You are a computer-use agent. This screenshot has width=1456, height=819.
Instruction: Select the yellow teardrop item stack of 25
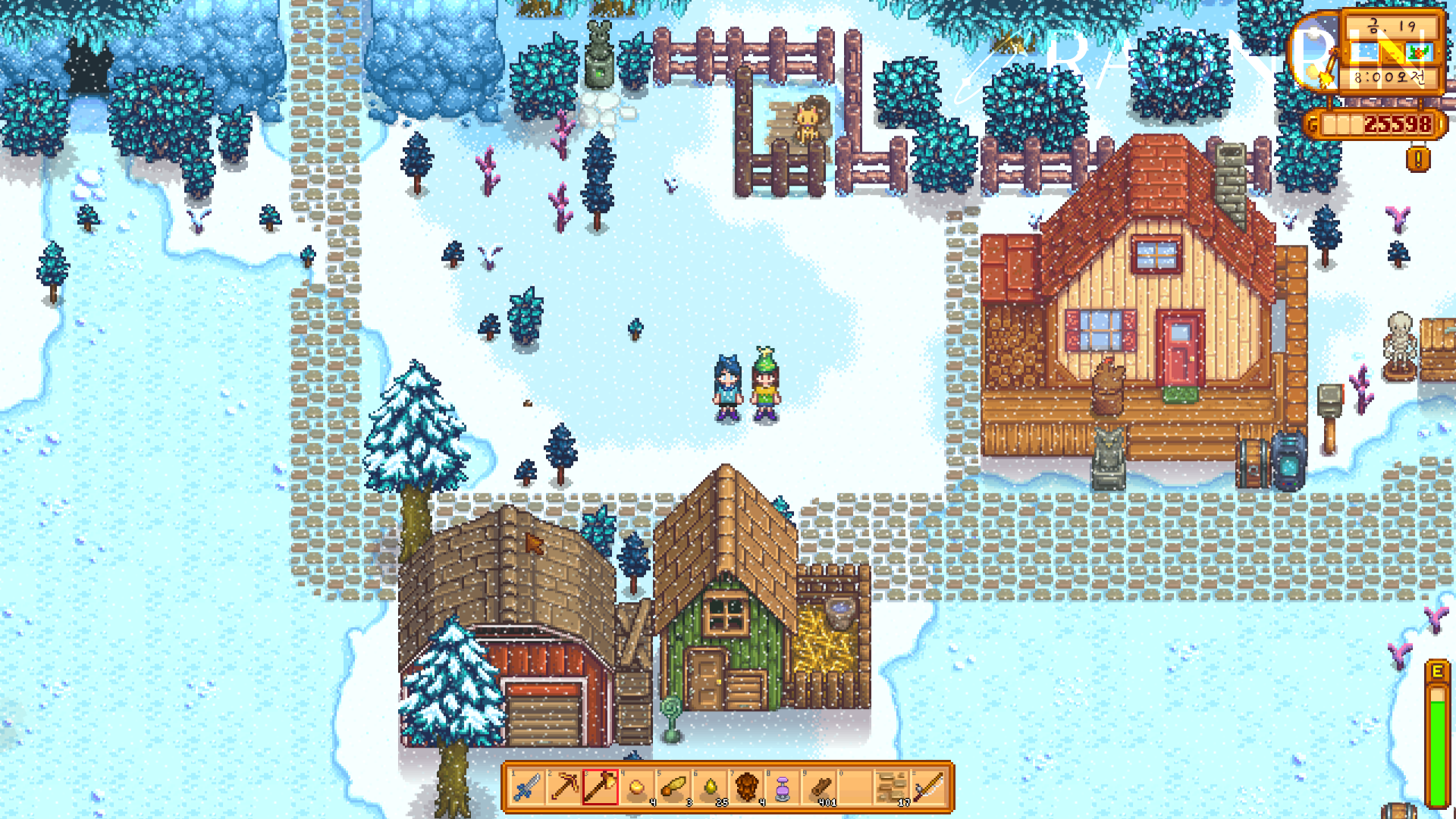pyautogui.click(x=711, y=787)
